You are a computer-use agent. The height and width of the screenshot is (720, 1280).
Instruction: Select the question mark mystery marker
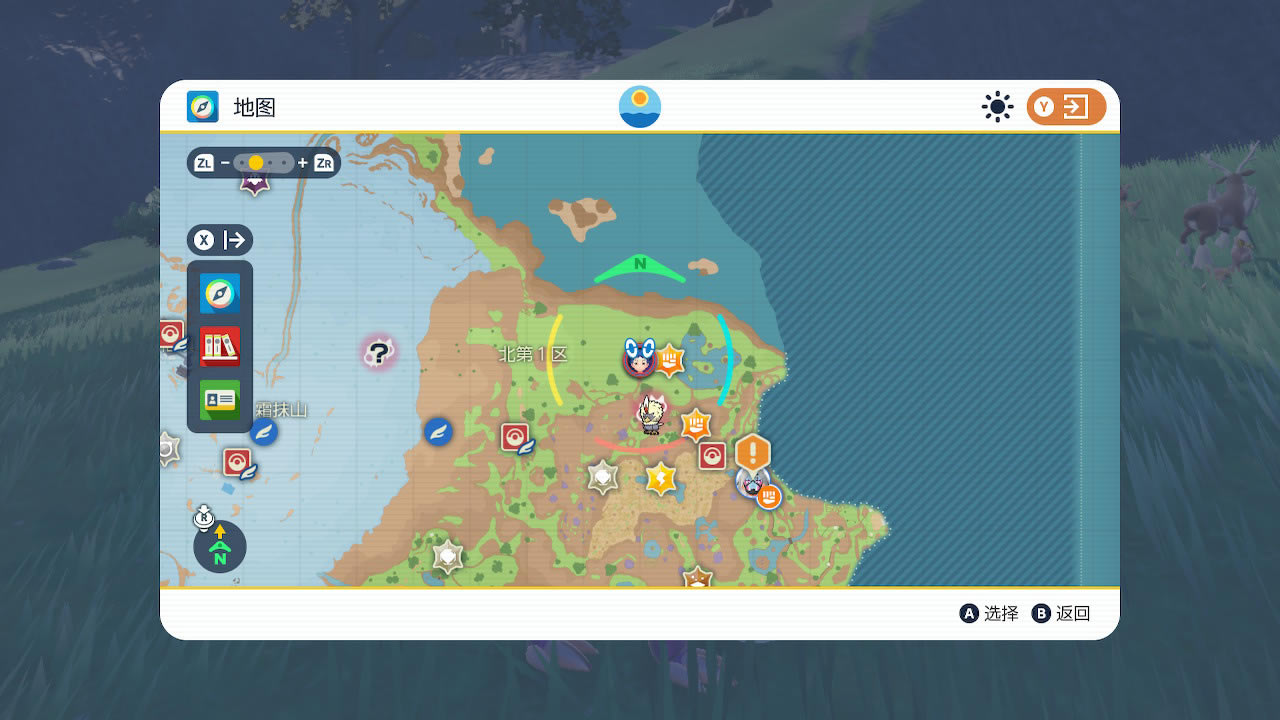(378, 352)
